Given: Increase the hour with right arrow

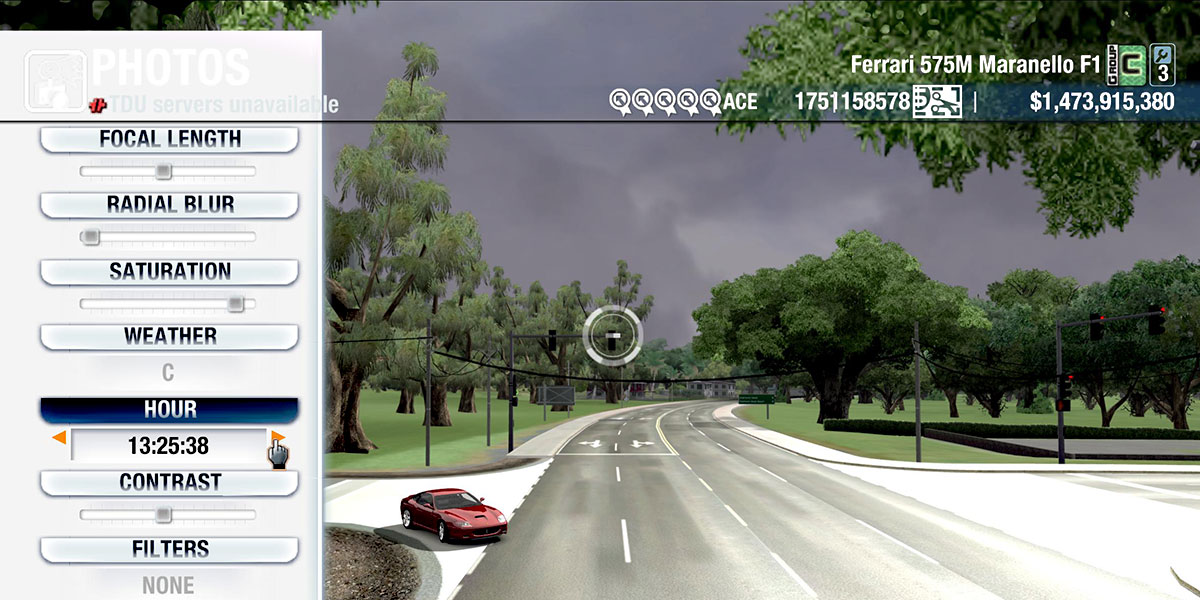Looking at the screenshot, I should coord(277,438).
